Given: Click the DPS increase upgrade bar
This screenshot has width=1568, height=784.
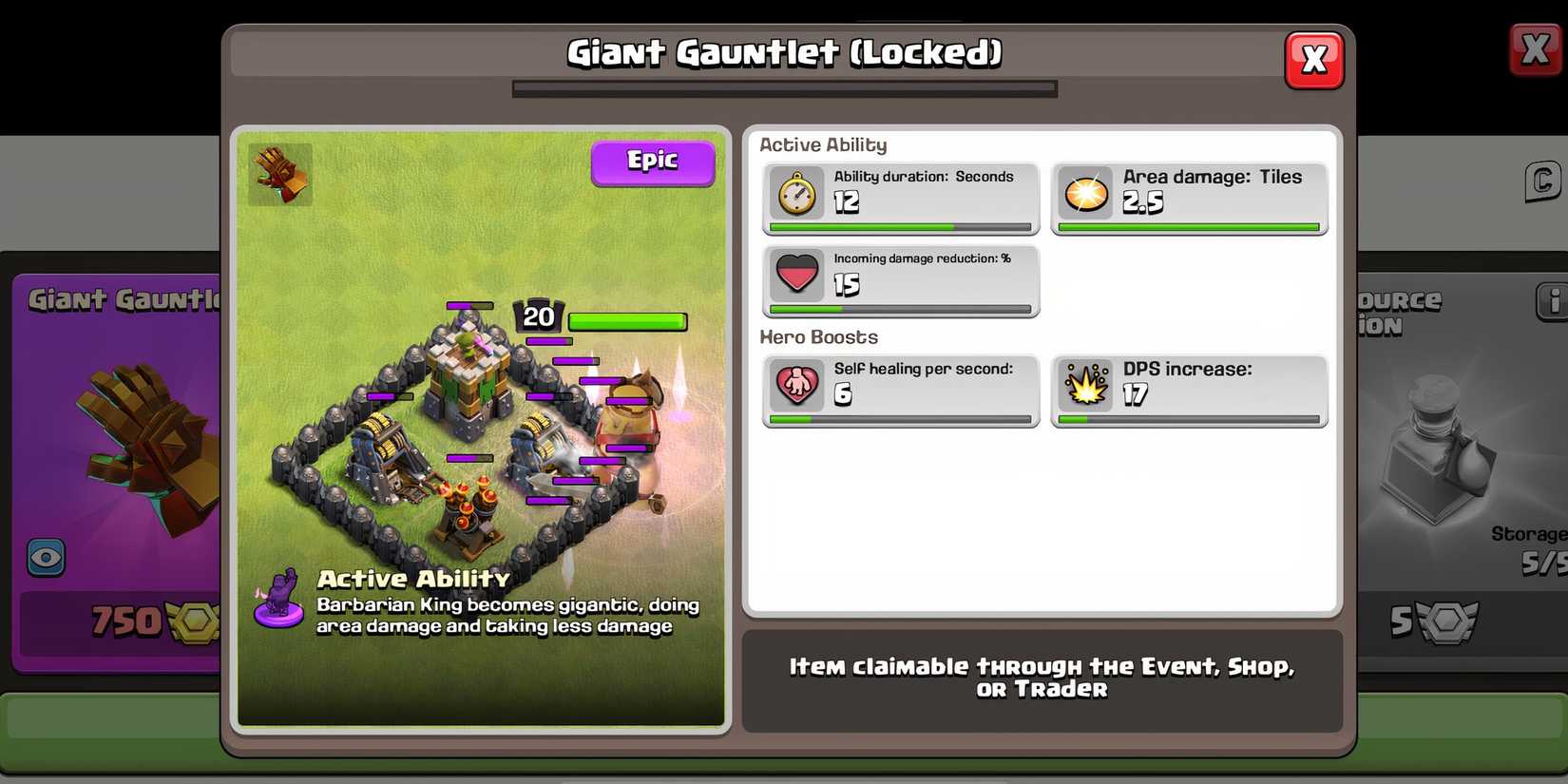Looking at the screenshot, I should [1188, 419].
